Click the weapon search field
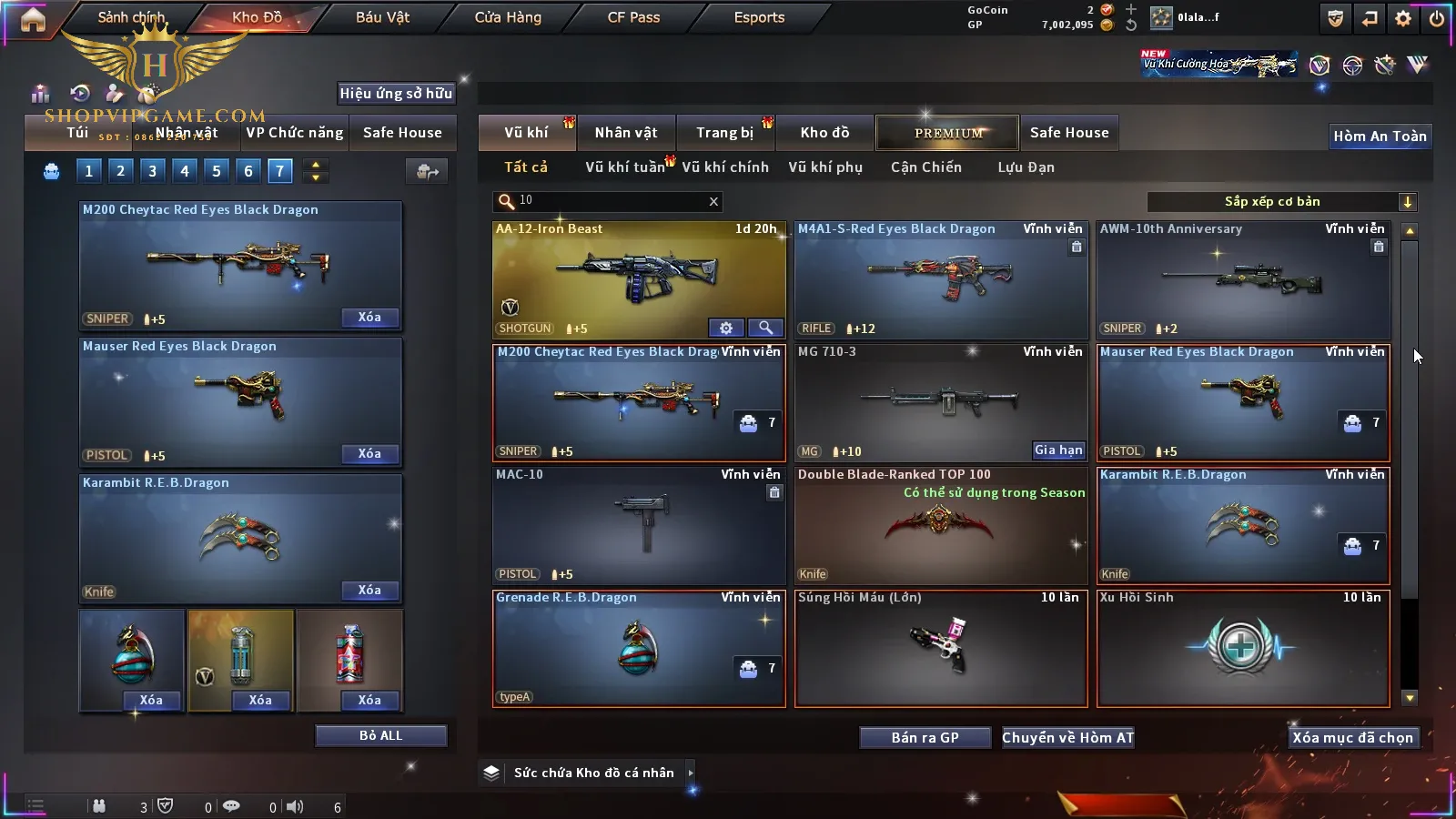 click(610, 201)
